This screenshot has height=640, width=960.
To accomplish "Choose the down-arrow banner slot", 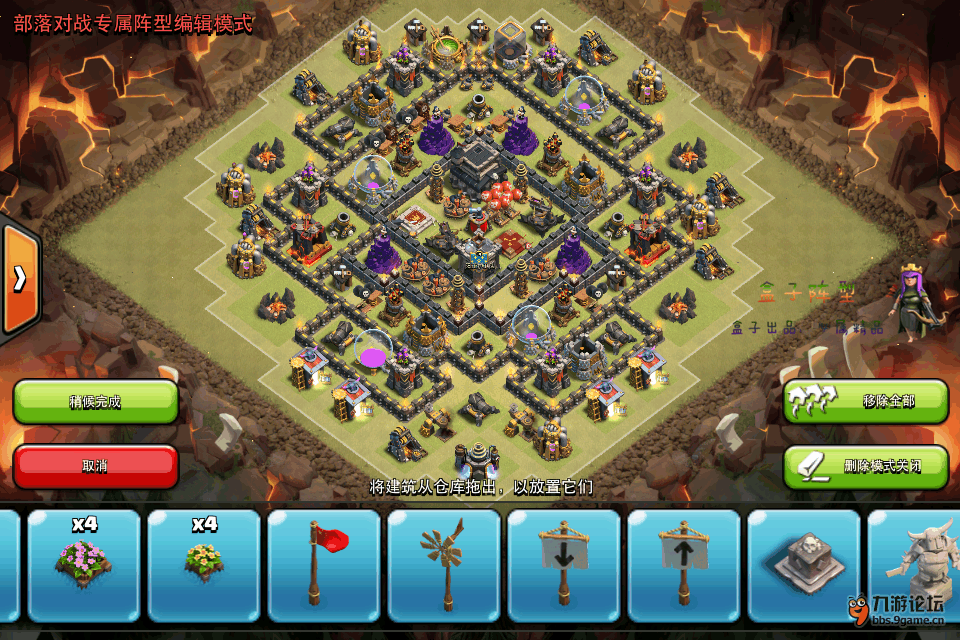I will [564, 565].
